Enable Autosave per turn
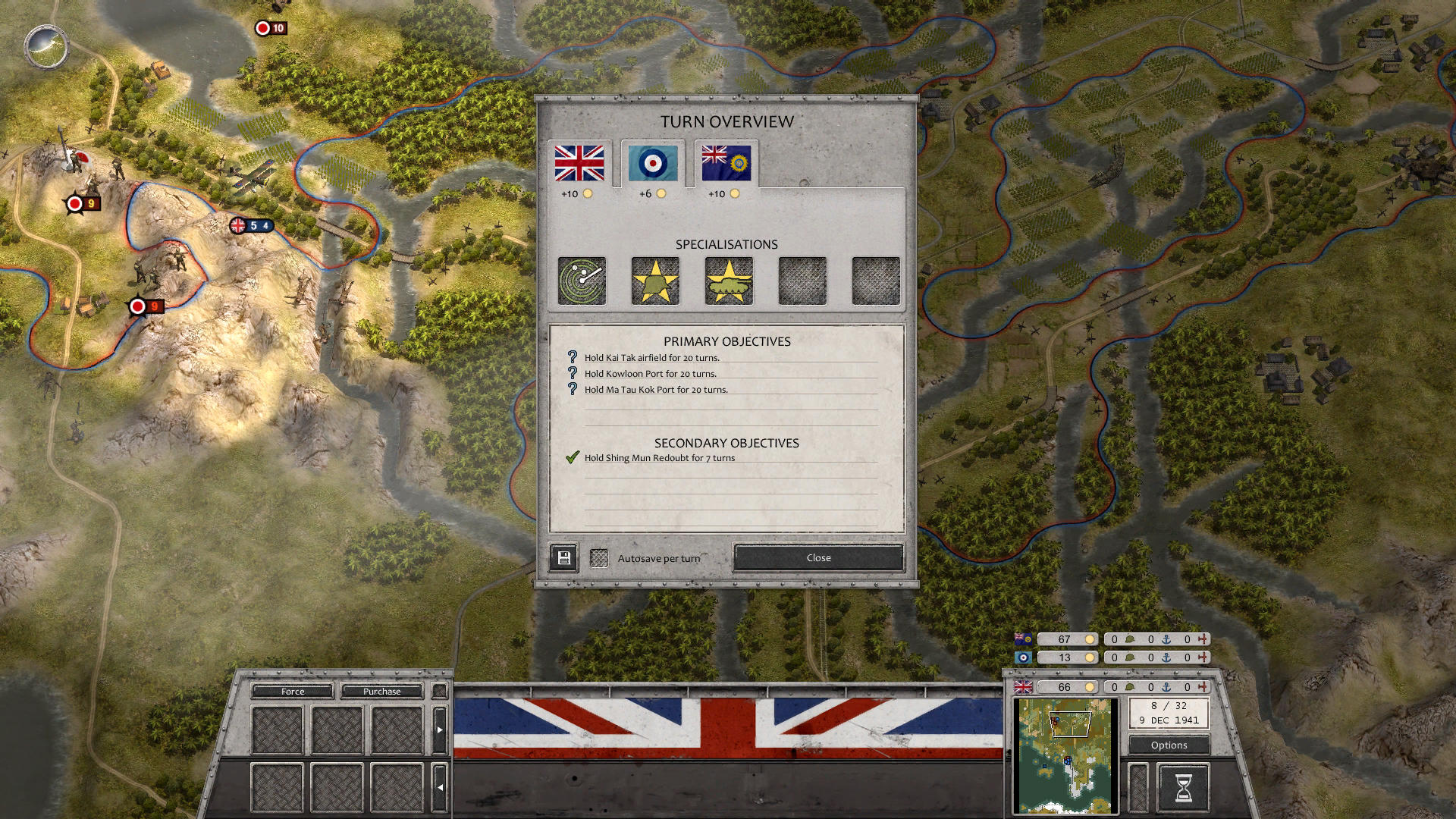The height and width of the screenshot is (819, 1456). pos(600,557)
